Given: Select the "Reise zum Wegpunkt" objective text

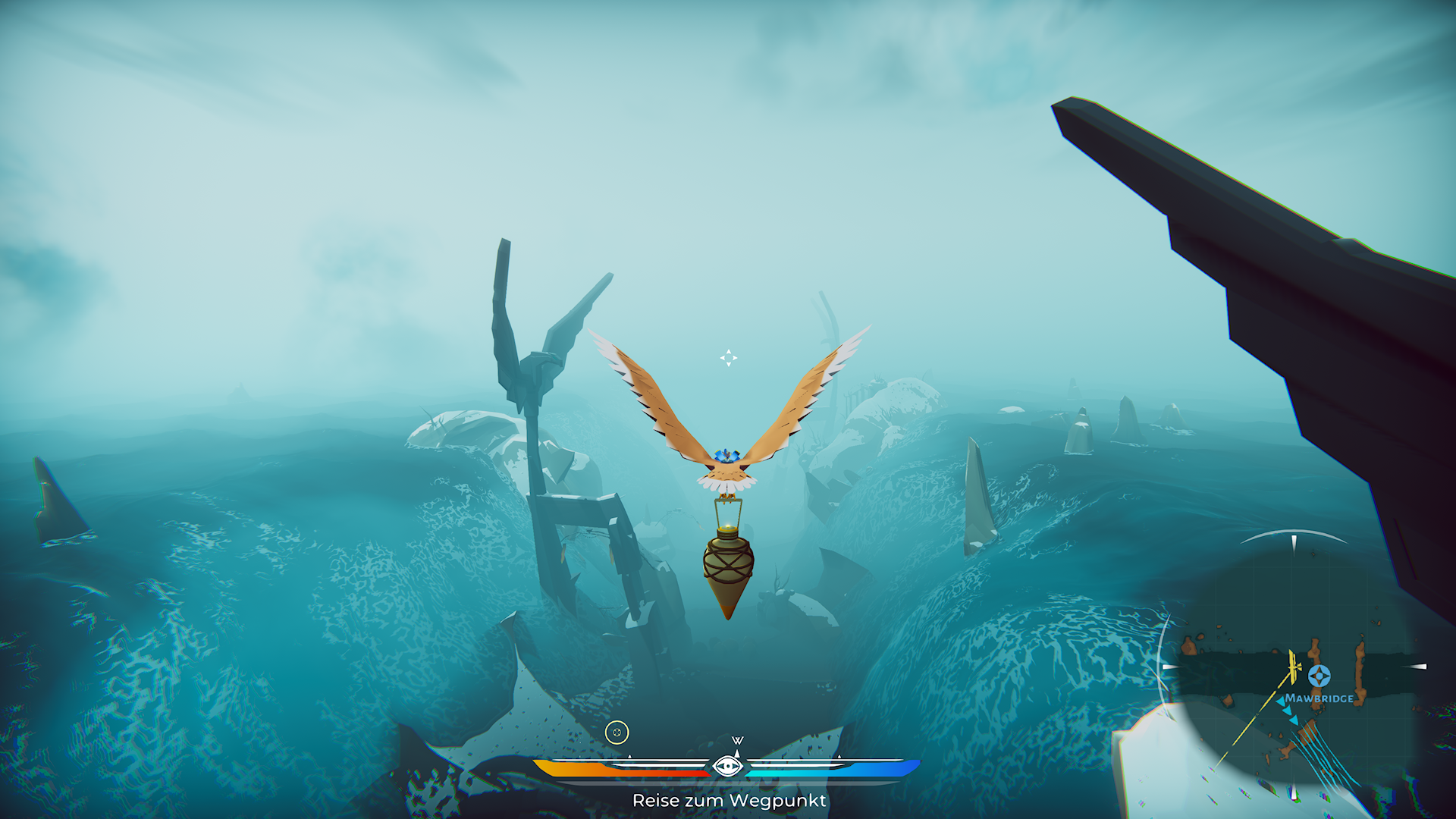Looking at the screenshot, I should click(x=729, y=801).
